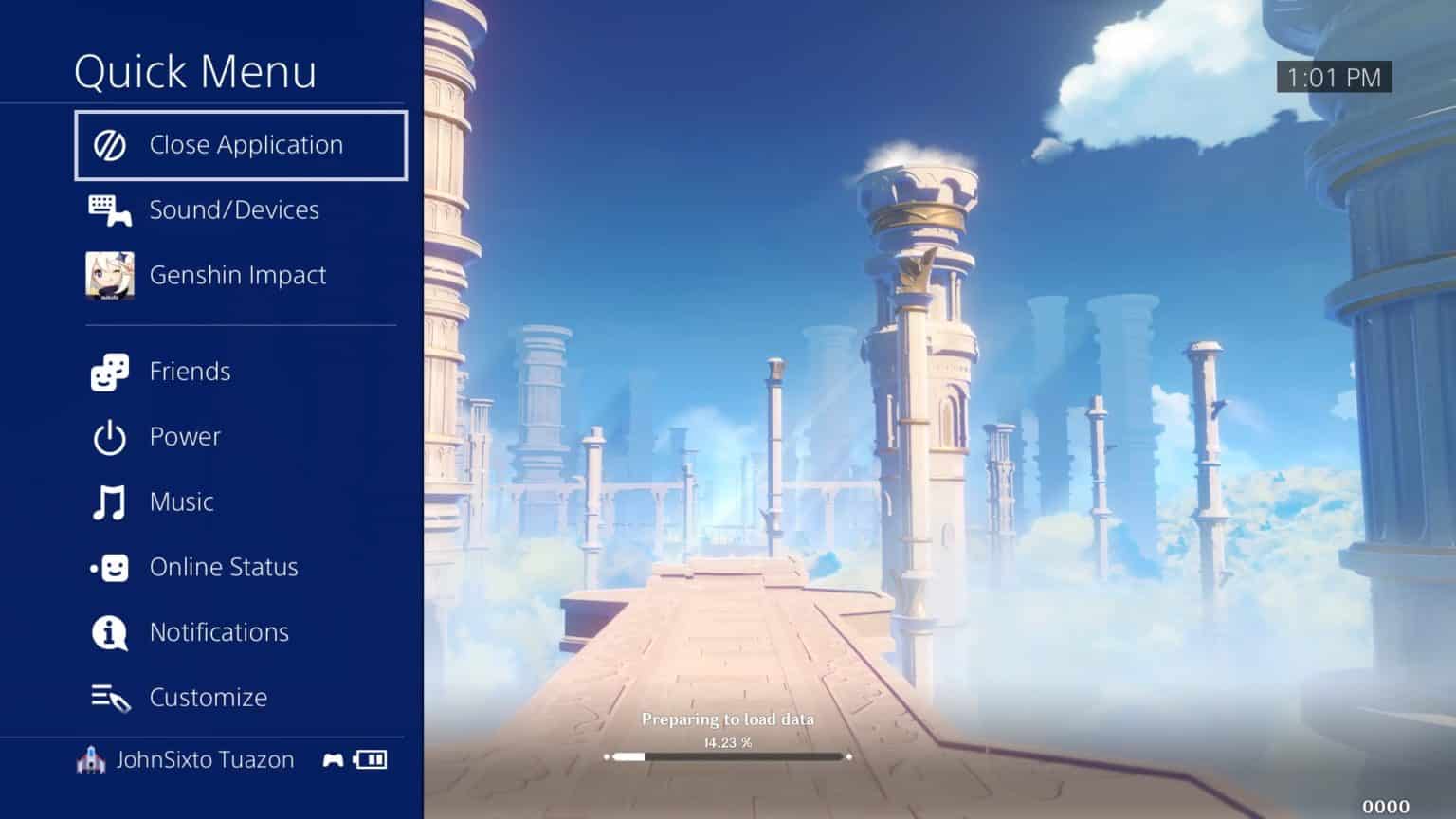Change Online Status

point(224,567)
